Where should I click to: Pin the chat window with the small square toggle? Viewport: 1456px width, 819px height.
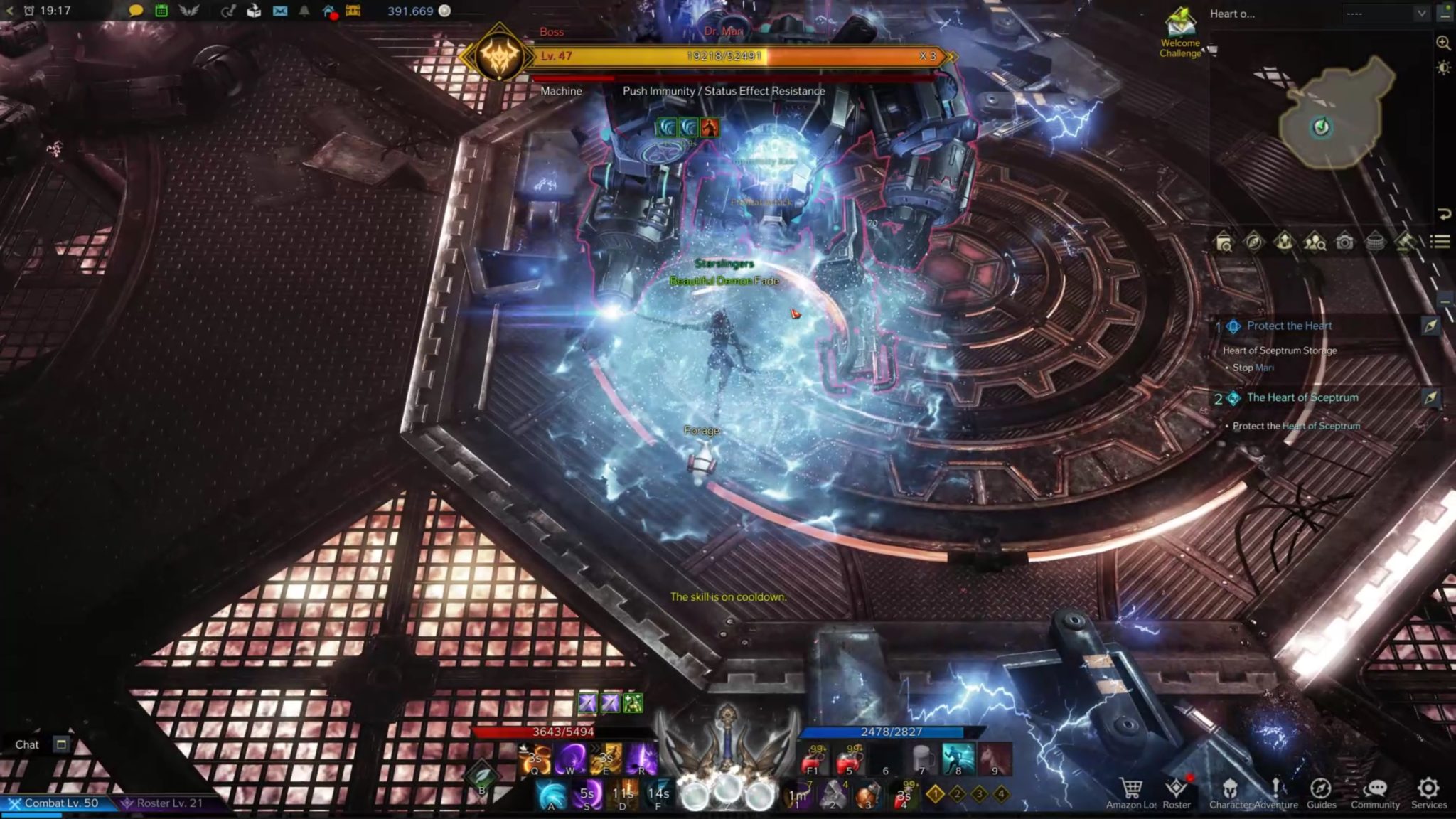tap(60, 744)
